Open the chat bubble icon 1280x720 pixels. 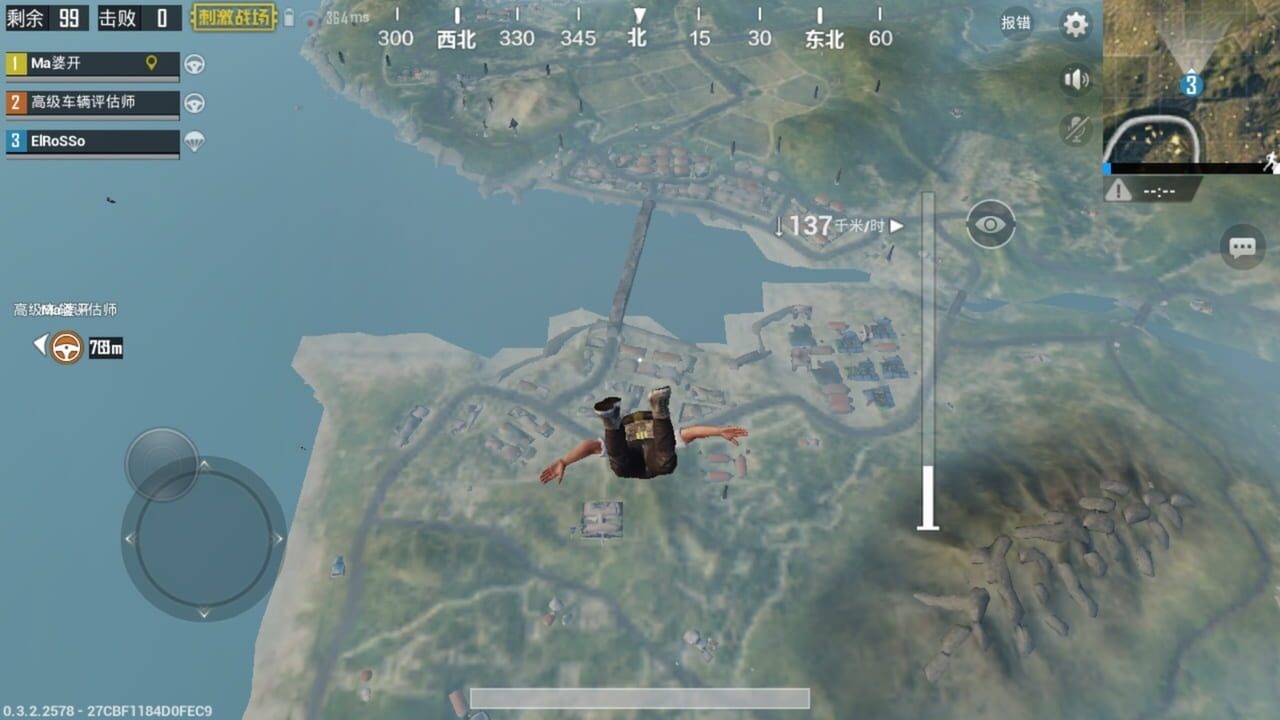pyautogui.click(x=1242, y=247)
